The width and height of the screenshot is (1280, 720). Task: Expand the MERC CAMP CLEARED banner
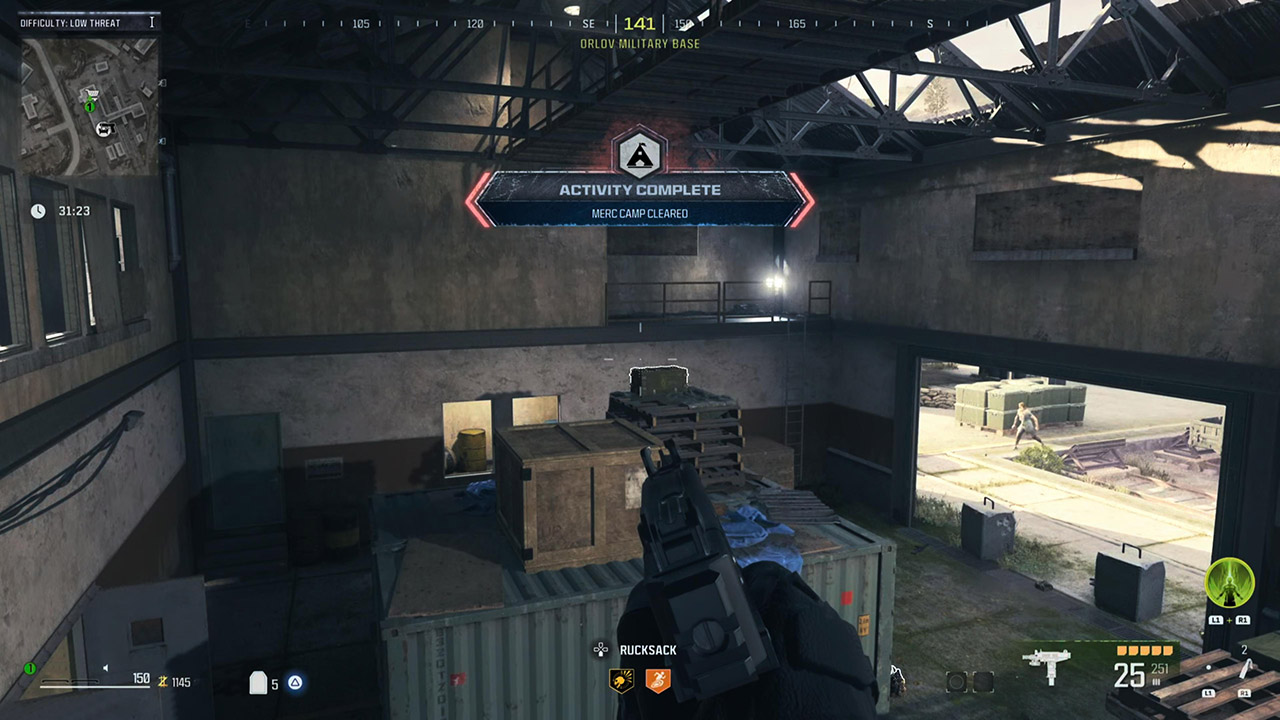[640, 213]
